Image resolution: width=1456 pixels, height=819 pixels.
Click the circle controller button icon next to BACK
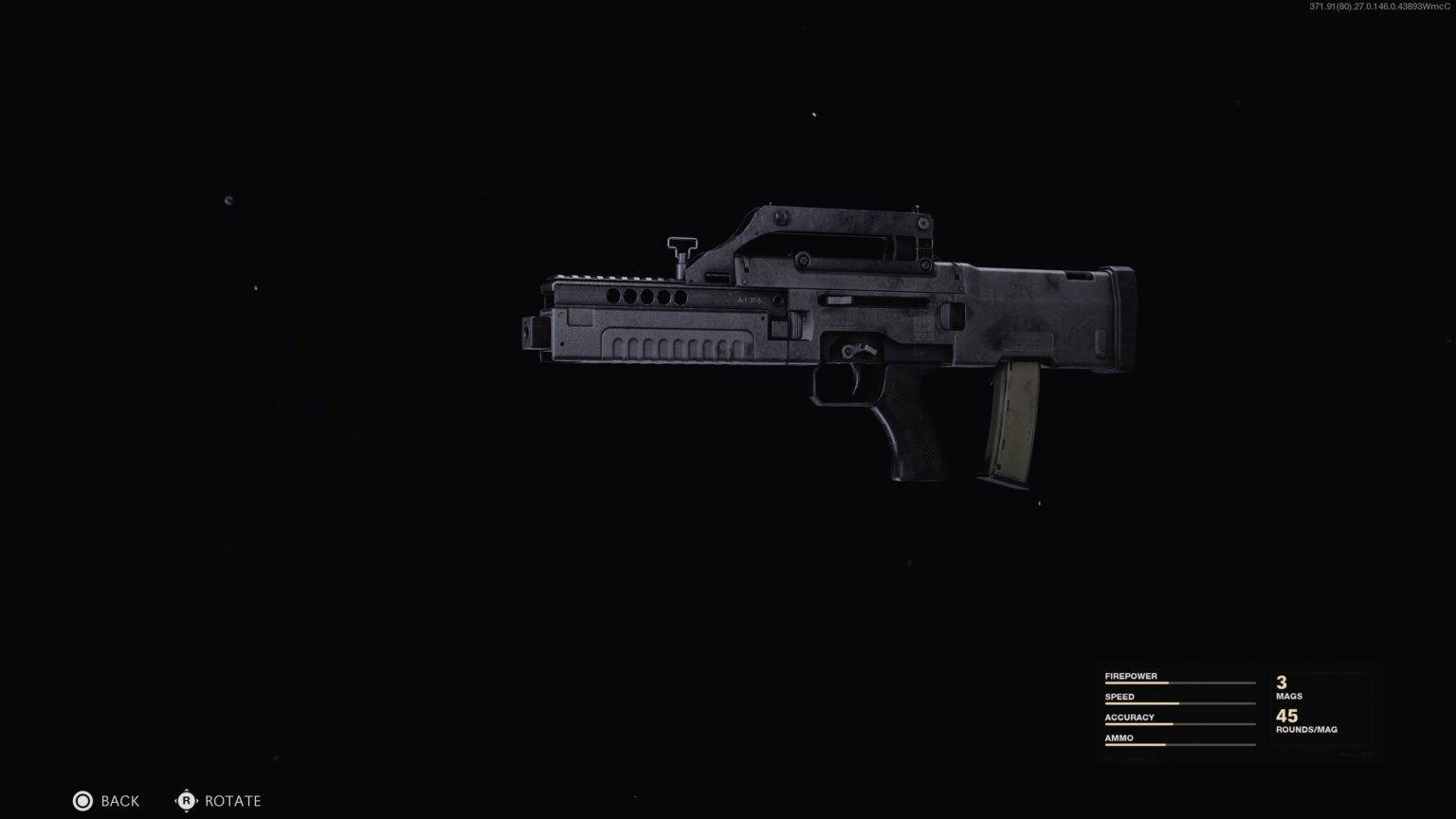[x=83, y=801]
